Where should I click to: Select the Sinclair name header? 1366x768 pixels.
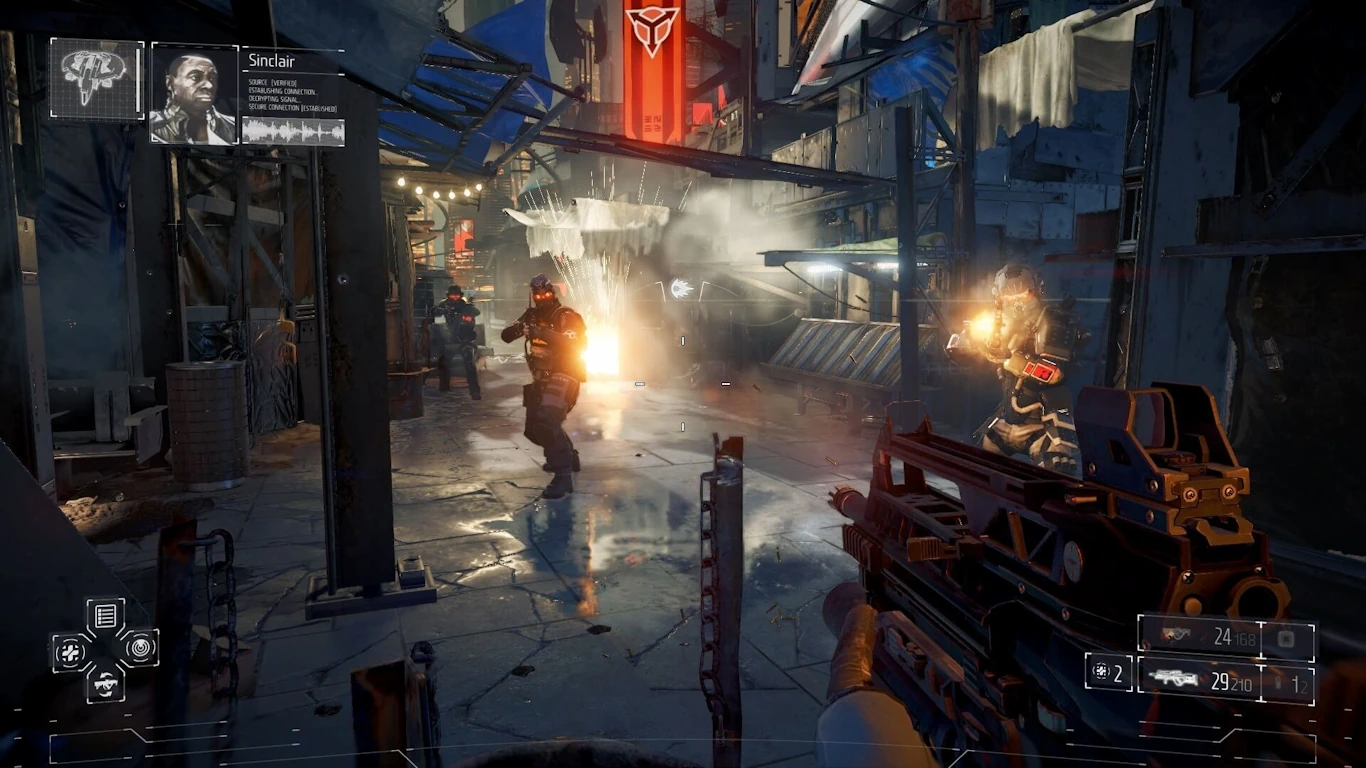pos(272,60)
